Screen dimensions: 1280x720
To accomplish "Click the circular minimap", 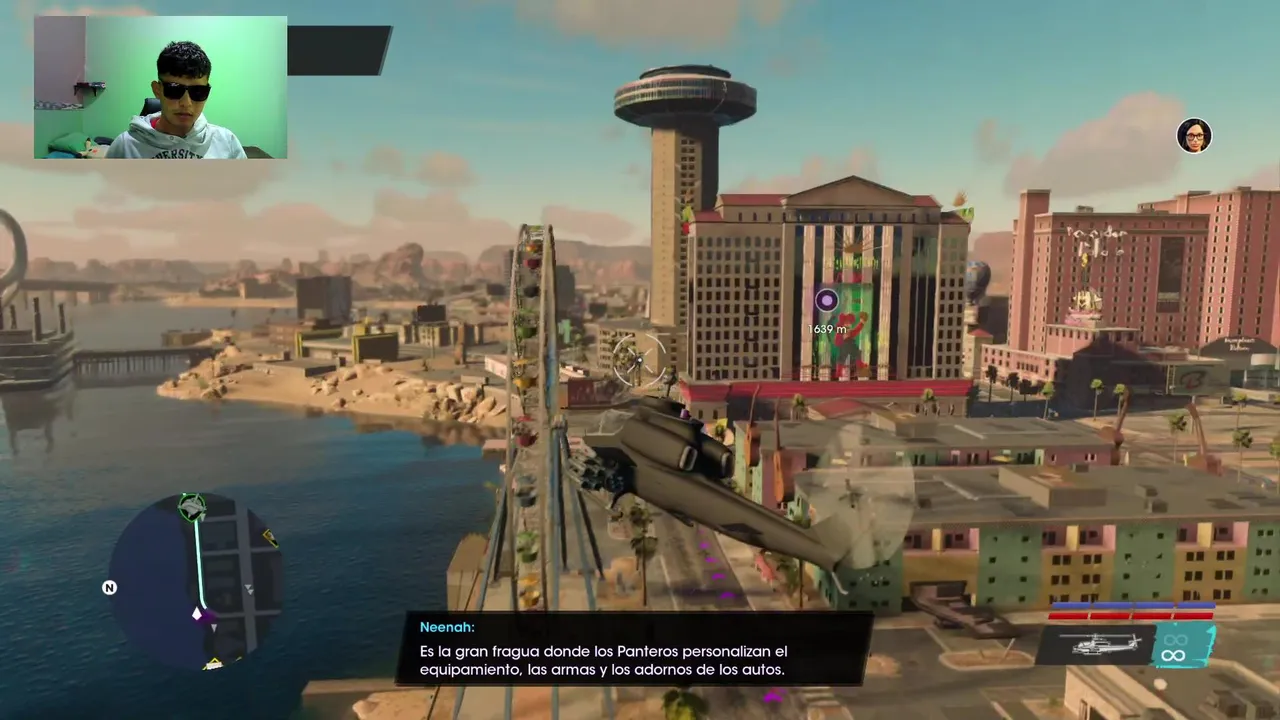I will click(x=193, y=580).
